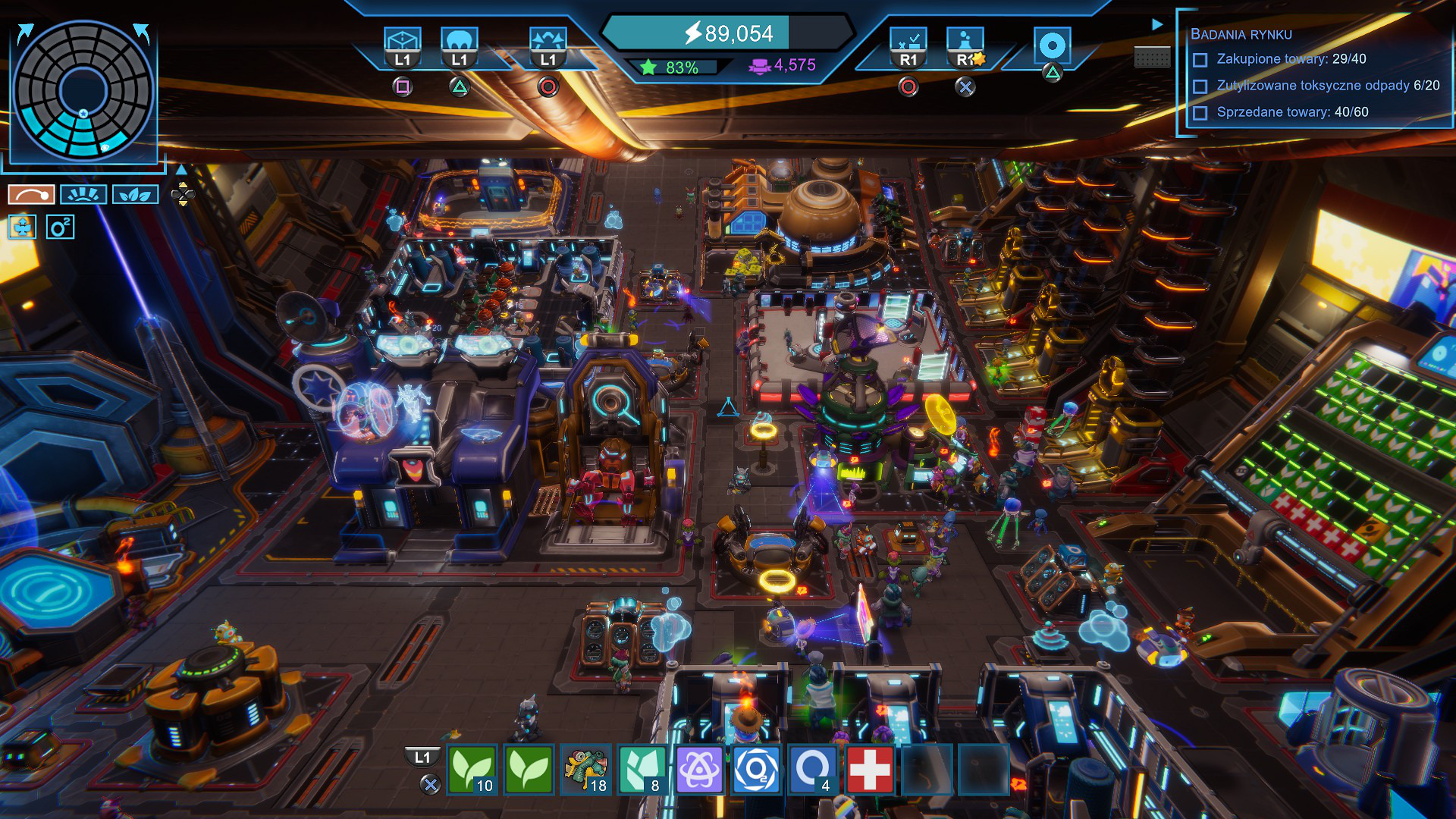Toggle the alien visitor overlay icon

coord(22,227)
